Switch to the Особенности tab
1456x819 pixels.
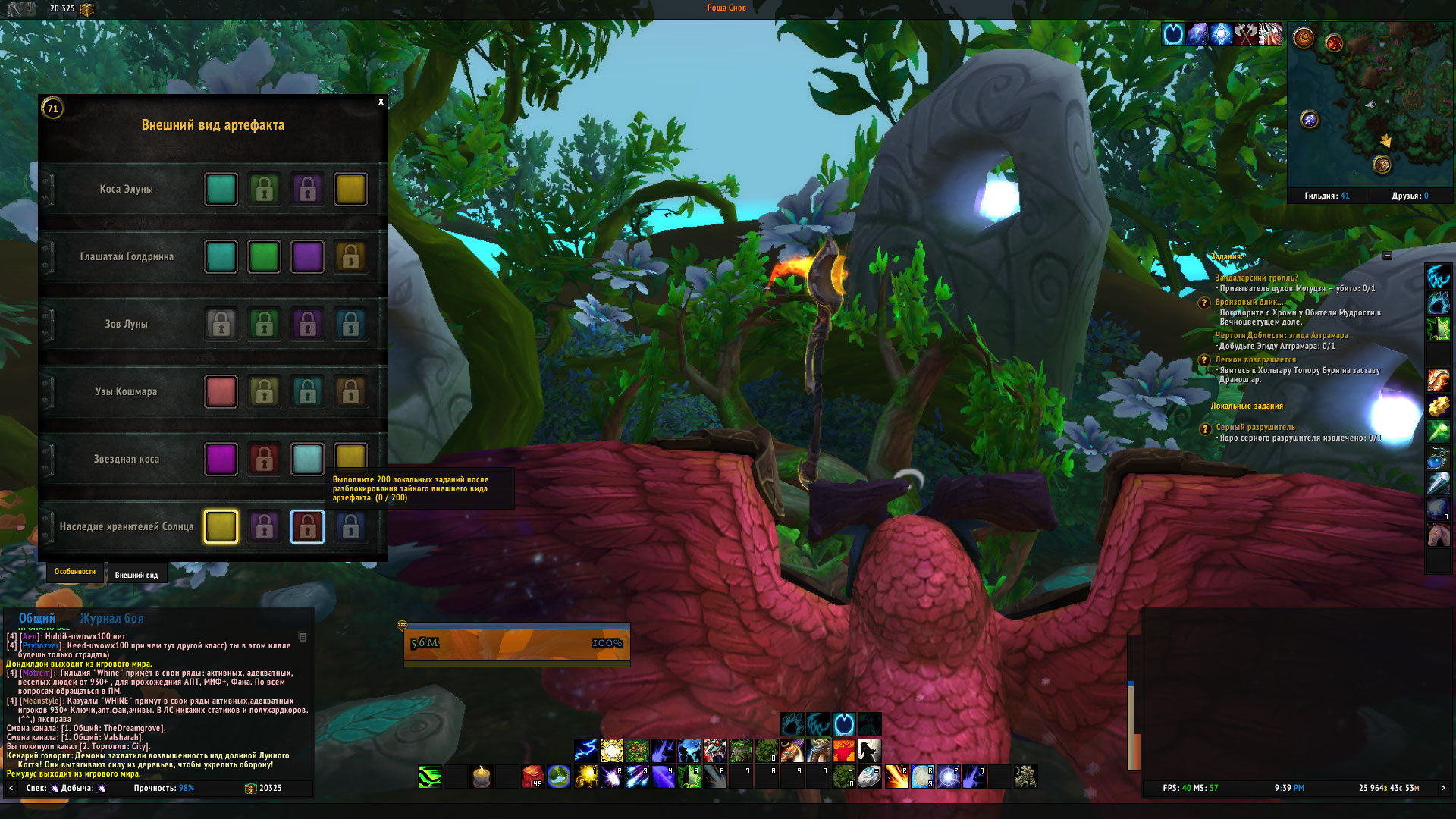point(75,572)
